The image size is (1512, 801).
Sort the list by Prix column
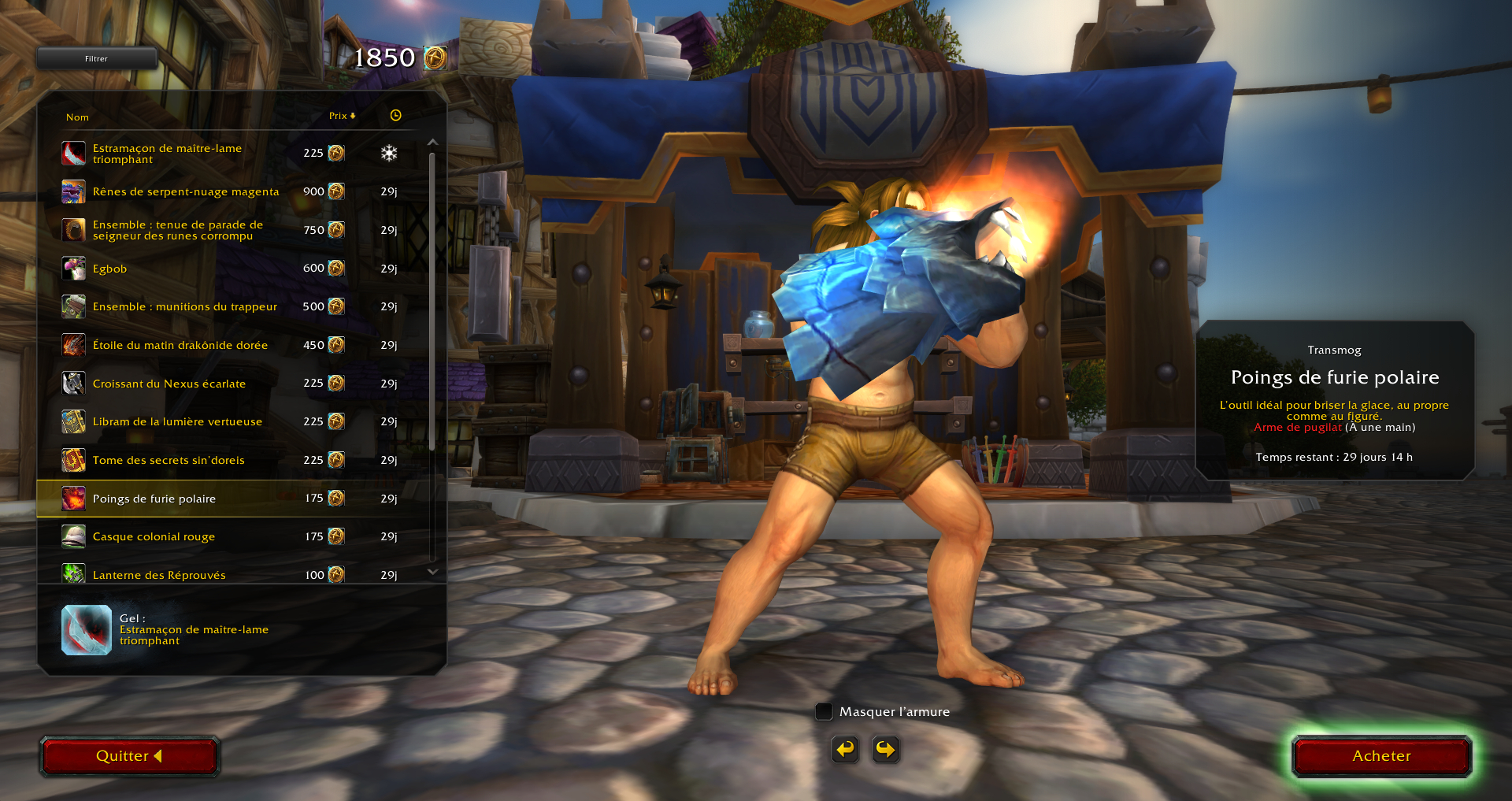(342, 116)
